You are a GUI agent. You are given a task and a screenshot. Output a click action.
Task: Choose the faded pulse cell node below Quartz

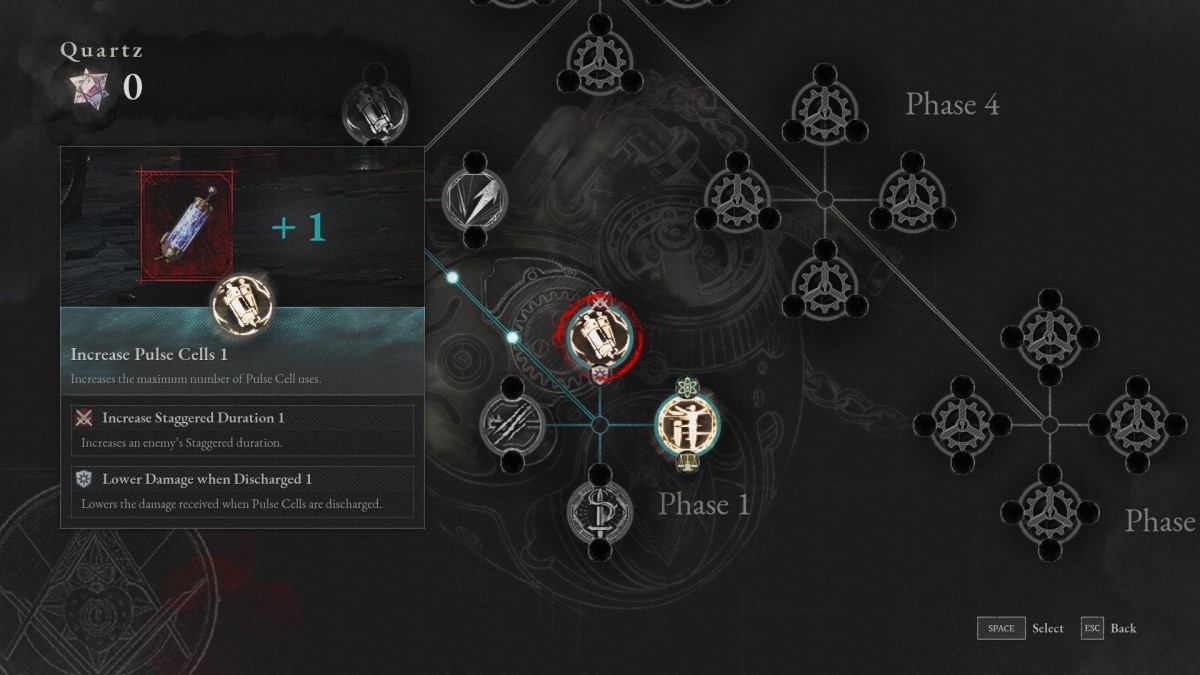[x=375, y=110]
